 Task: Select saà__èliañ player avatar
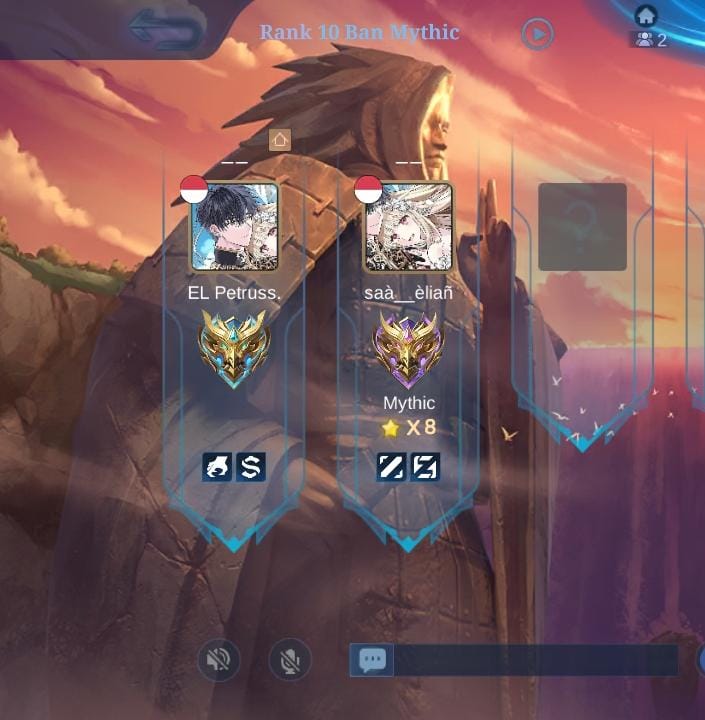409,227
